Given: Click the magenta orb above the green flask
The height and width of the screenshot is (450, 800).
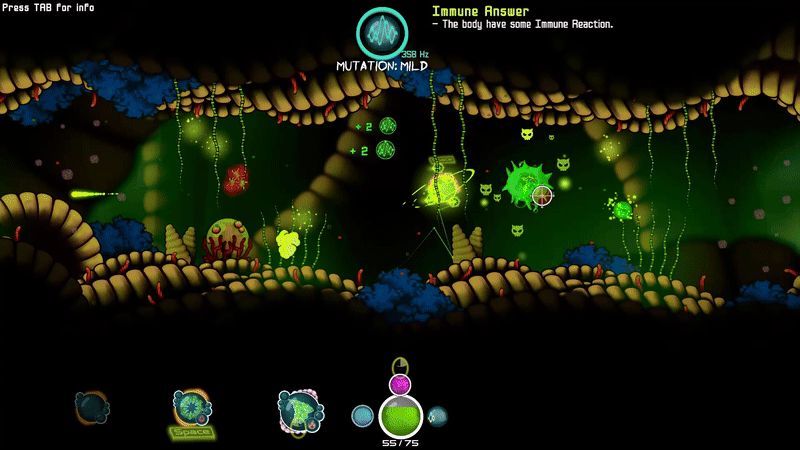Looking at the screenshot, I should [x=400, y=384].
